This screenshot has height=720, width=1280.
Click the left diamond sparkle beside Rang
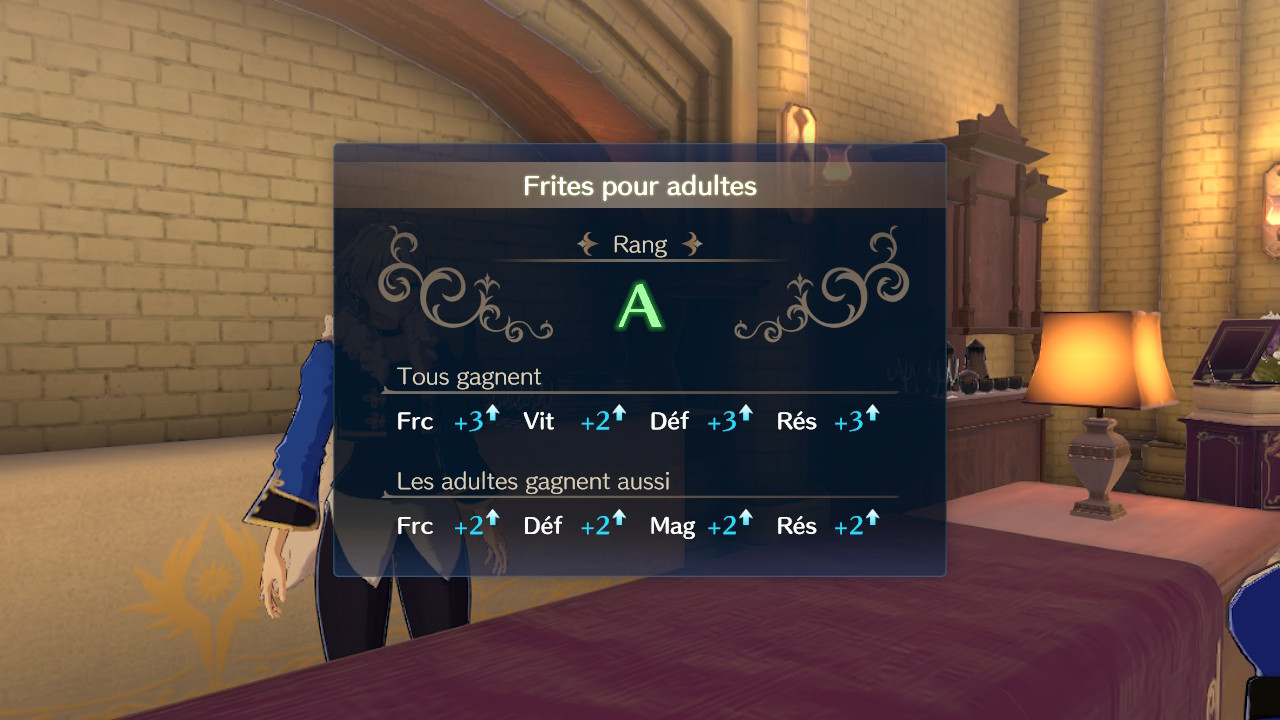(589, 243)
